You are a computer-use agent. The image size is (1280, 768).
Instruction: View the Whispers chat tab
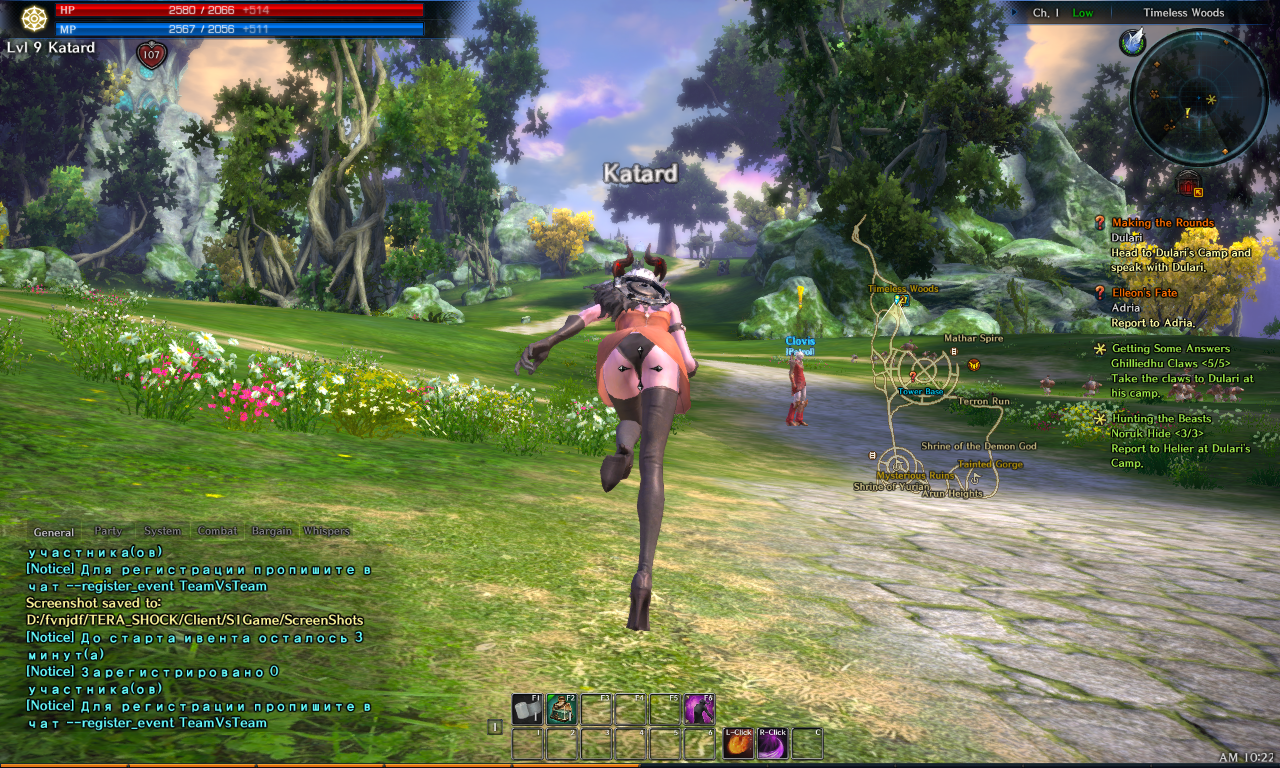point(327,531)
